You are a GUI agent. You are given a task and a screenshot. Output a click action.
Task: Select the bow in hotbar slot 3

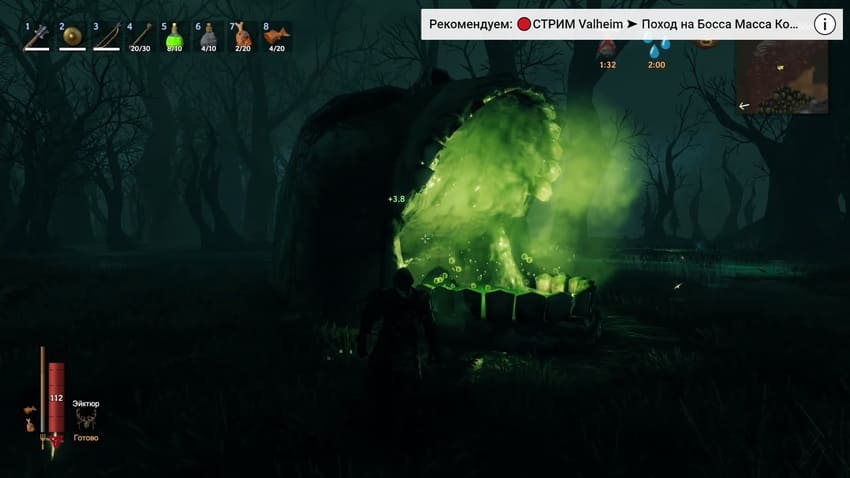106,37
